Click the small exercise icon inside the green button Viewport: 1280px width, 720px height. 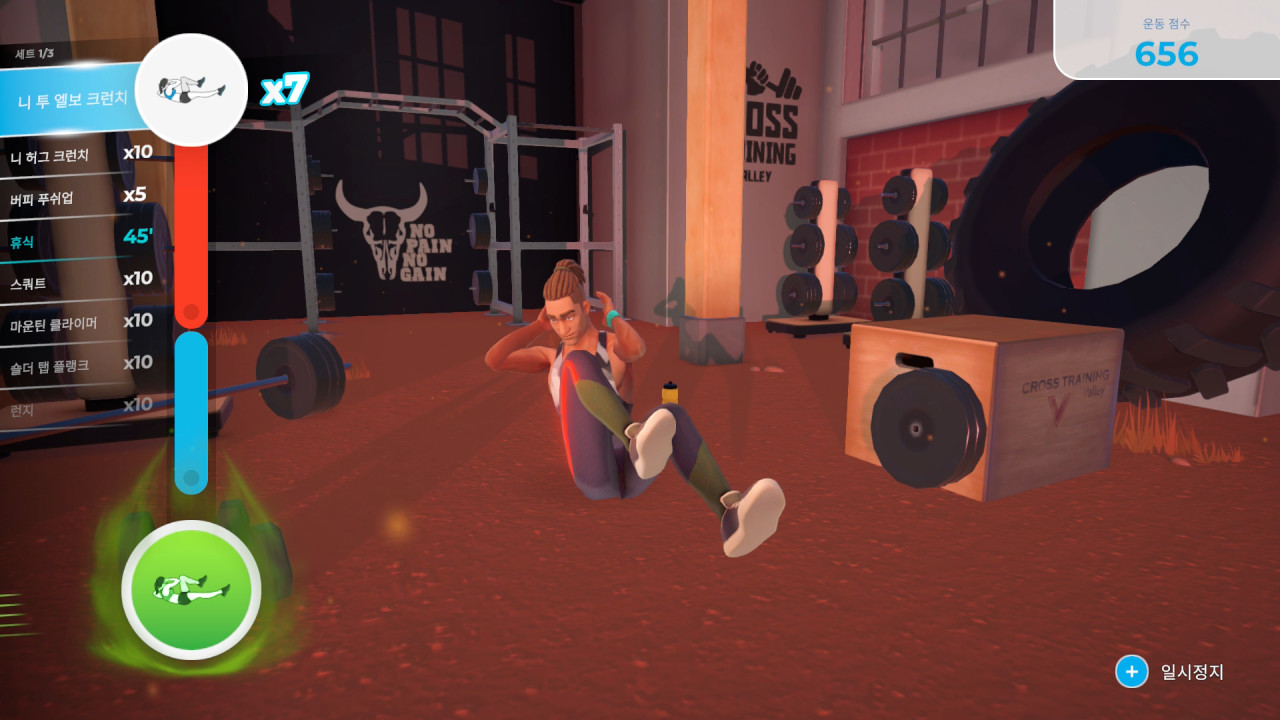(190, 590)
